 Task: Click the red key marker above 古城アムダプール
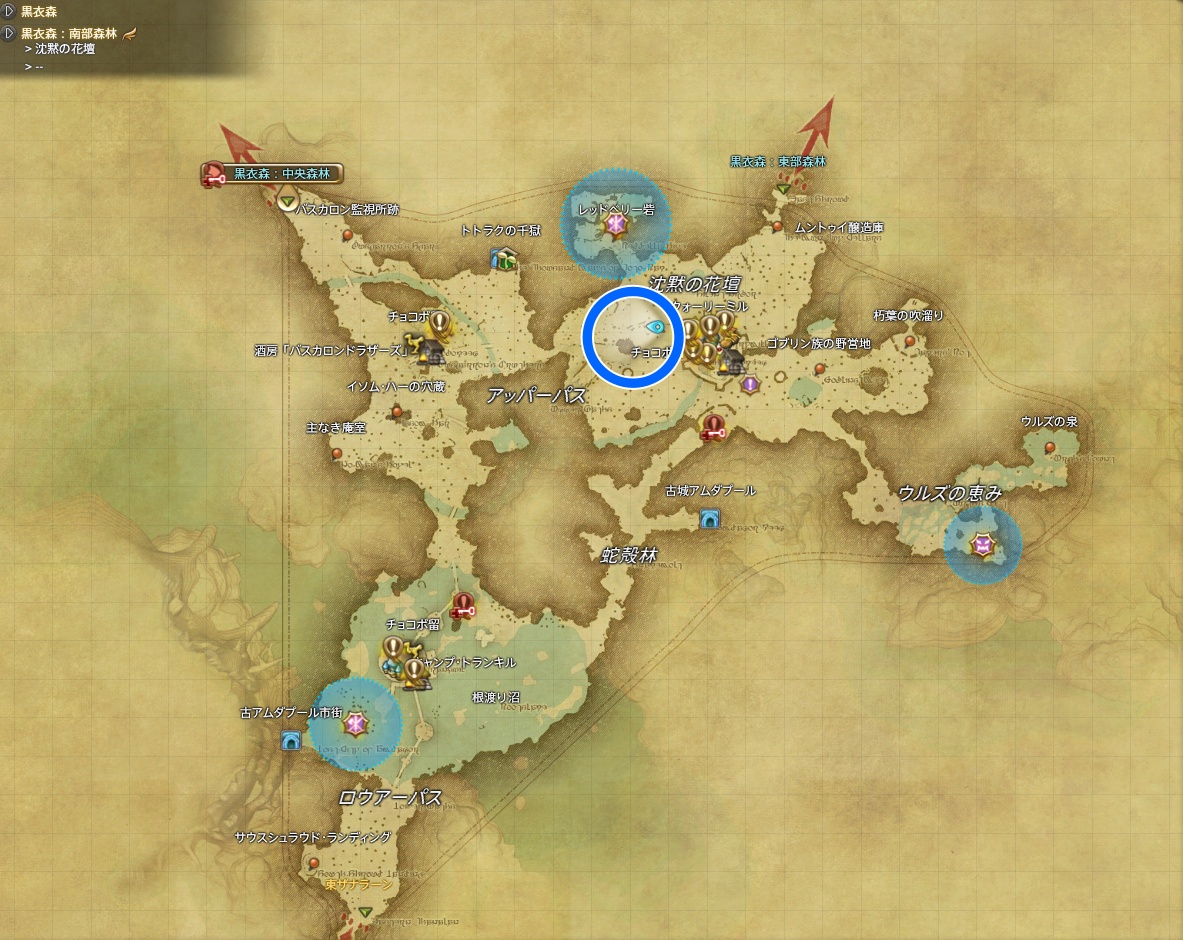click(x=713, y=428)
